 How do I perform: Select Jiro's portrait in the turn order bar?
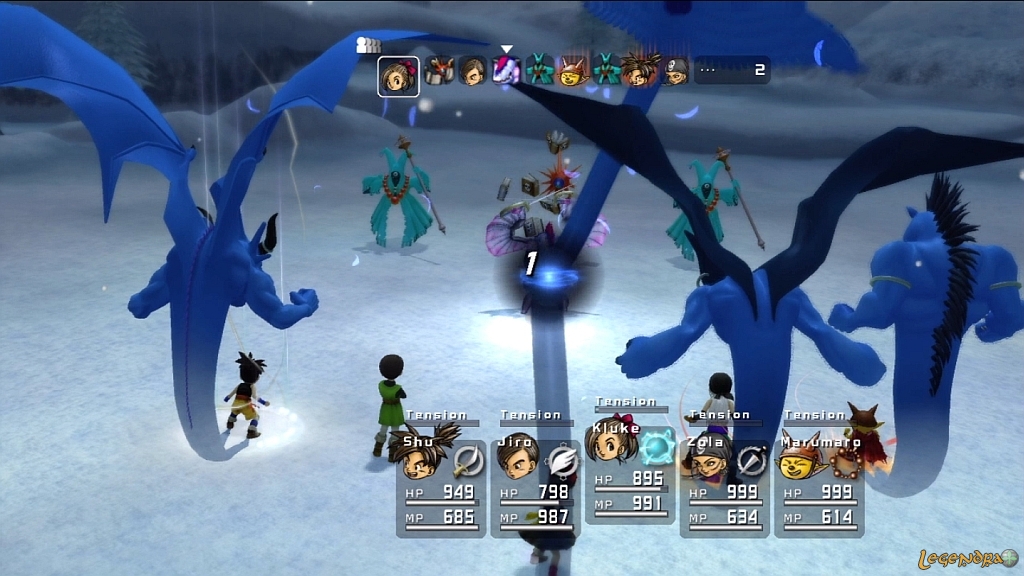pyautogui.click(x=473, y=71)
